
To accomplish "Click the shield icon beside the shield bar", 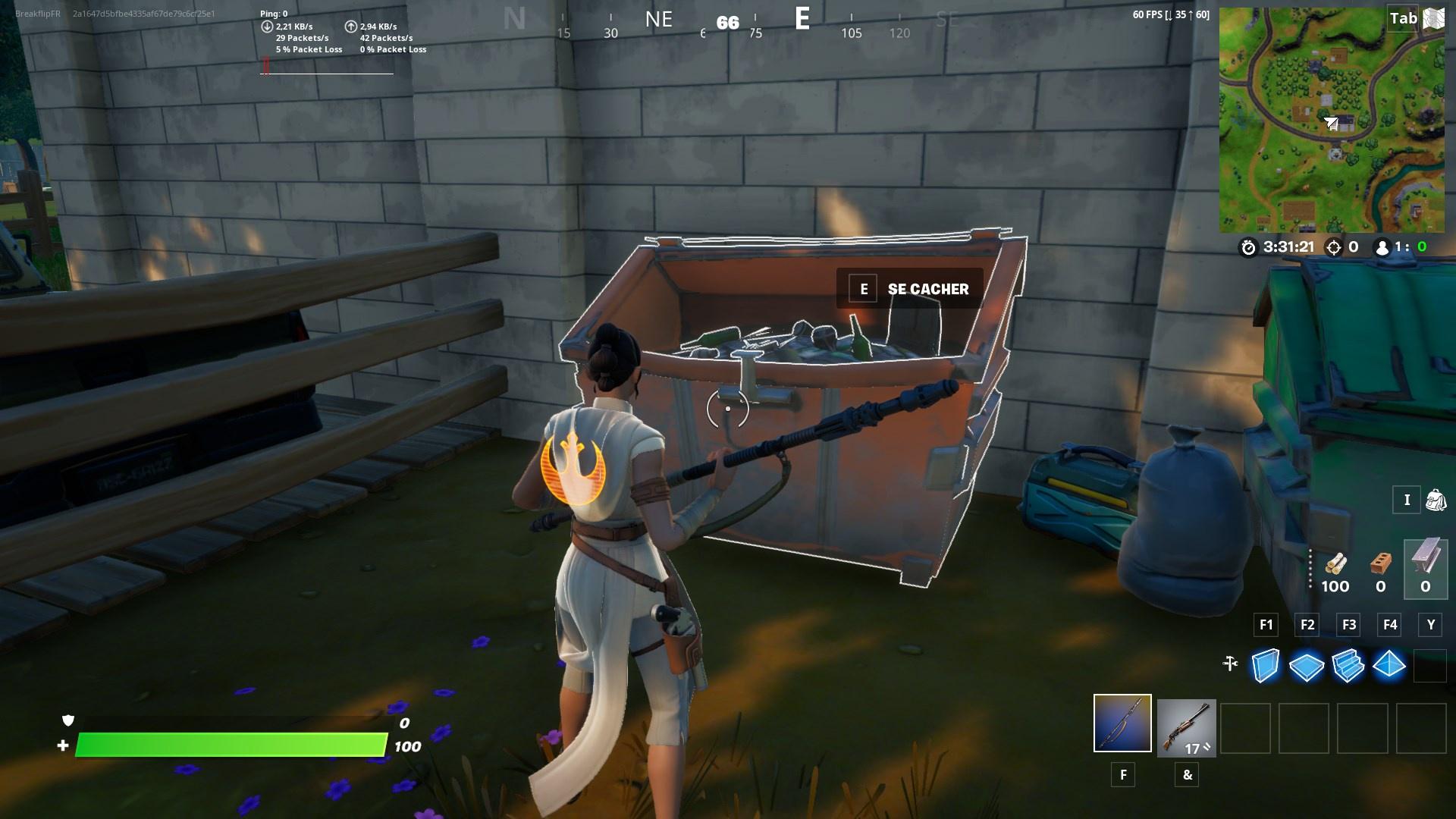I will click(67, 722).
